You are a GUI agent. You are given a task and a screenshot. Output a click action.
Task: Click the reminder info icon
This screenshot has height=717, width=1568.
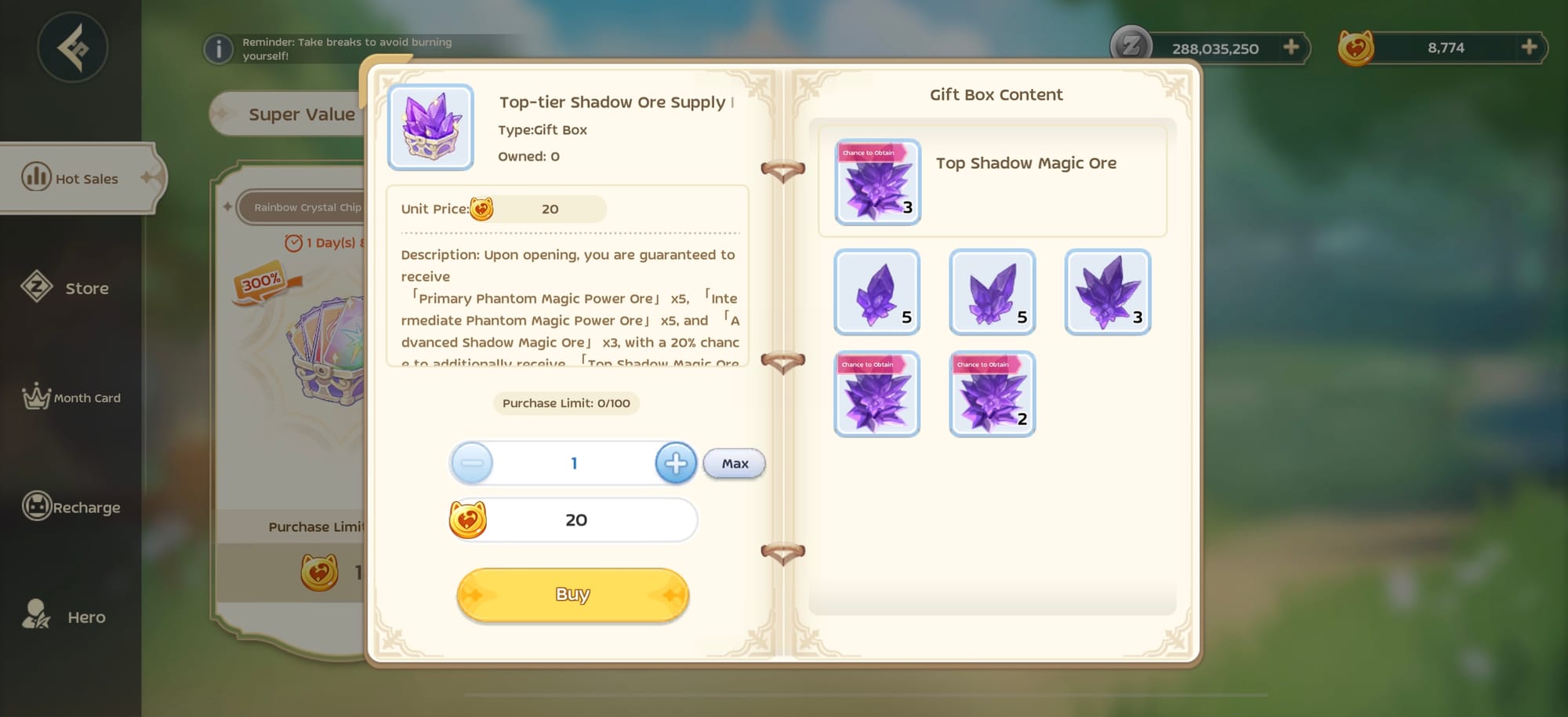click(219, 49)
